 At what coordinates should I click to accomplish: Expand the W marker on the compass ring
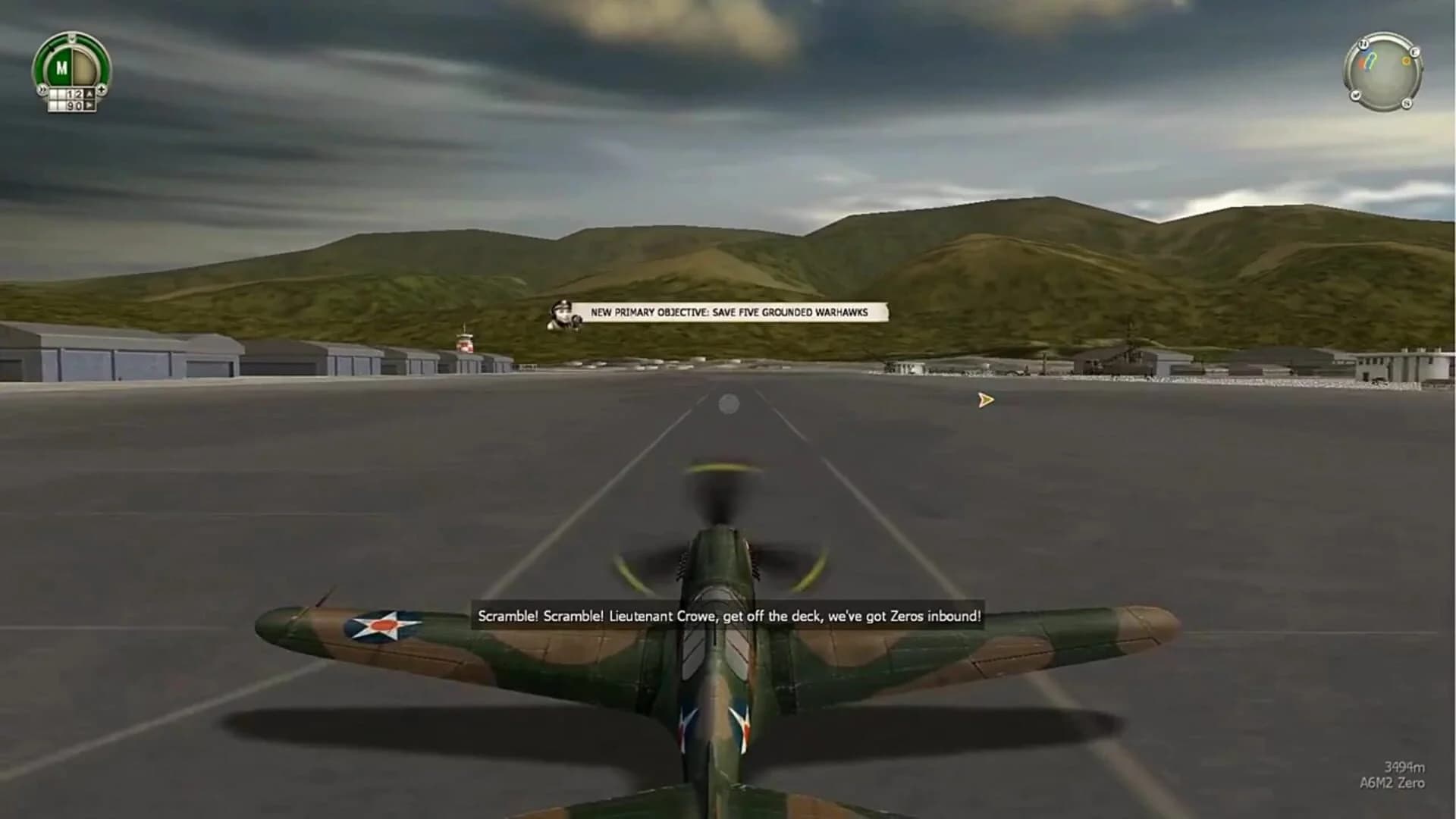pos(1356,94)
